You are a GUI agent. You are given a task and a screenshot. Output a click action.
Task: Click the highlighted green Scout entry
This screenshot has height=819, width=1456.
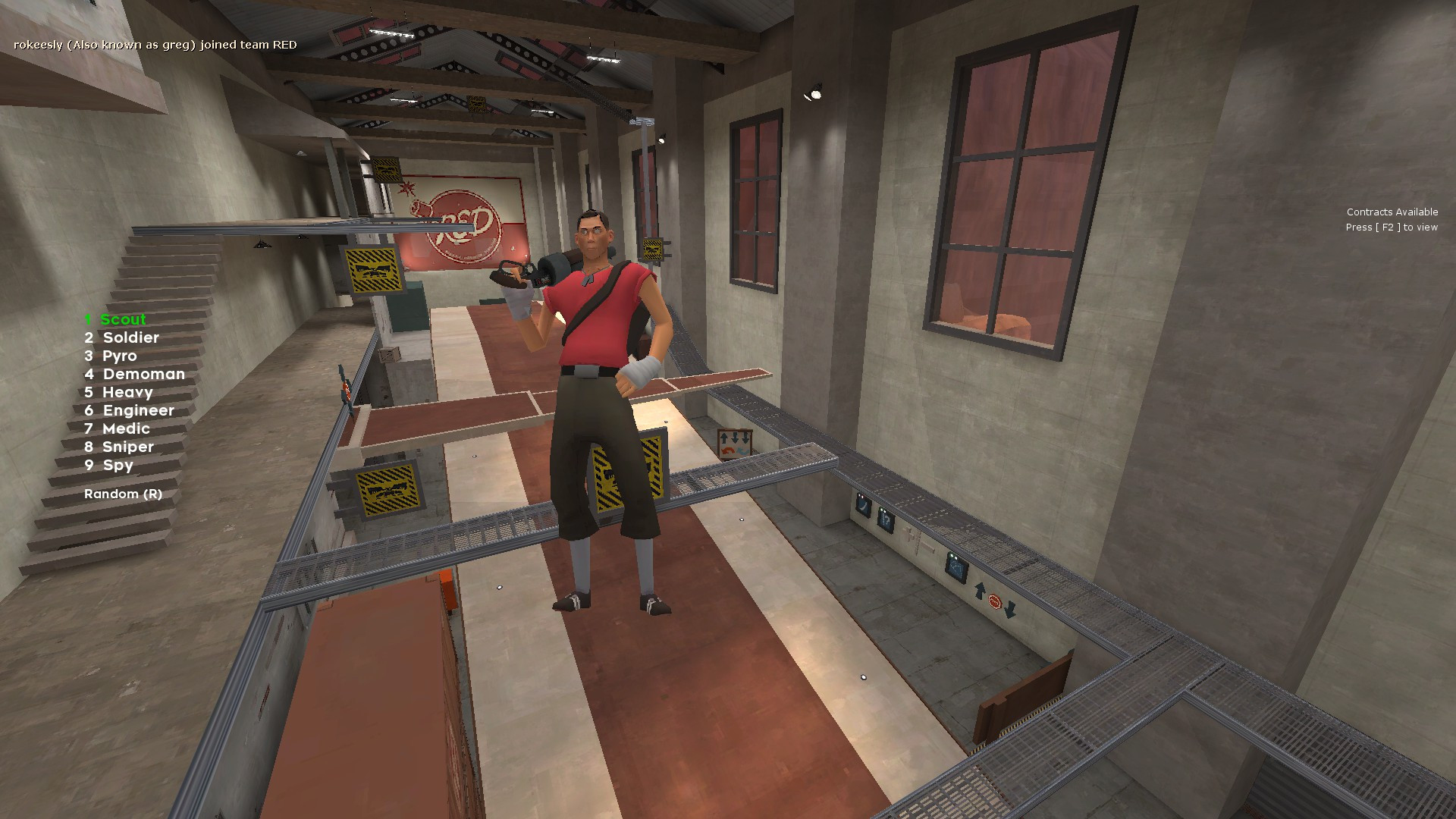tap(124, 319)
